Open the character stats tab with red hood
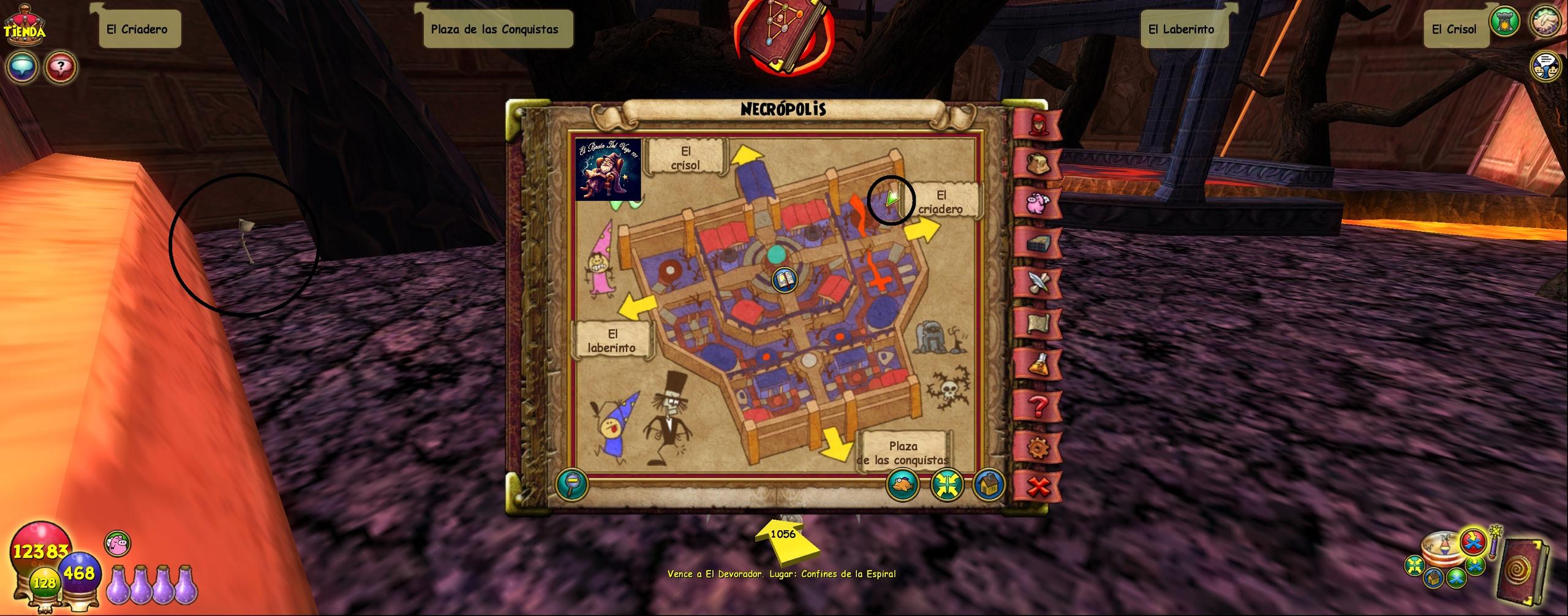Image resolution: width=1568 pixels, height=616 pixels. 1038,123
